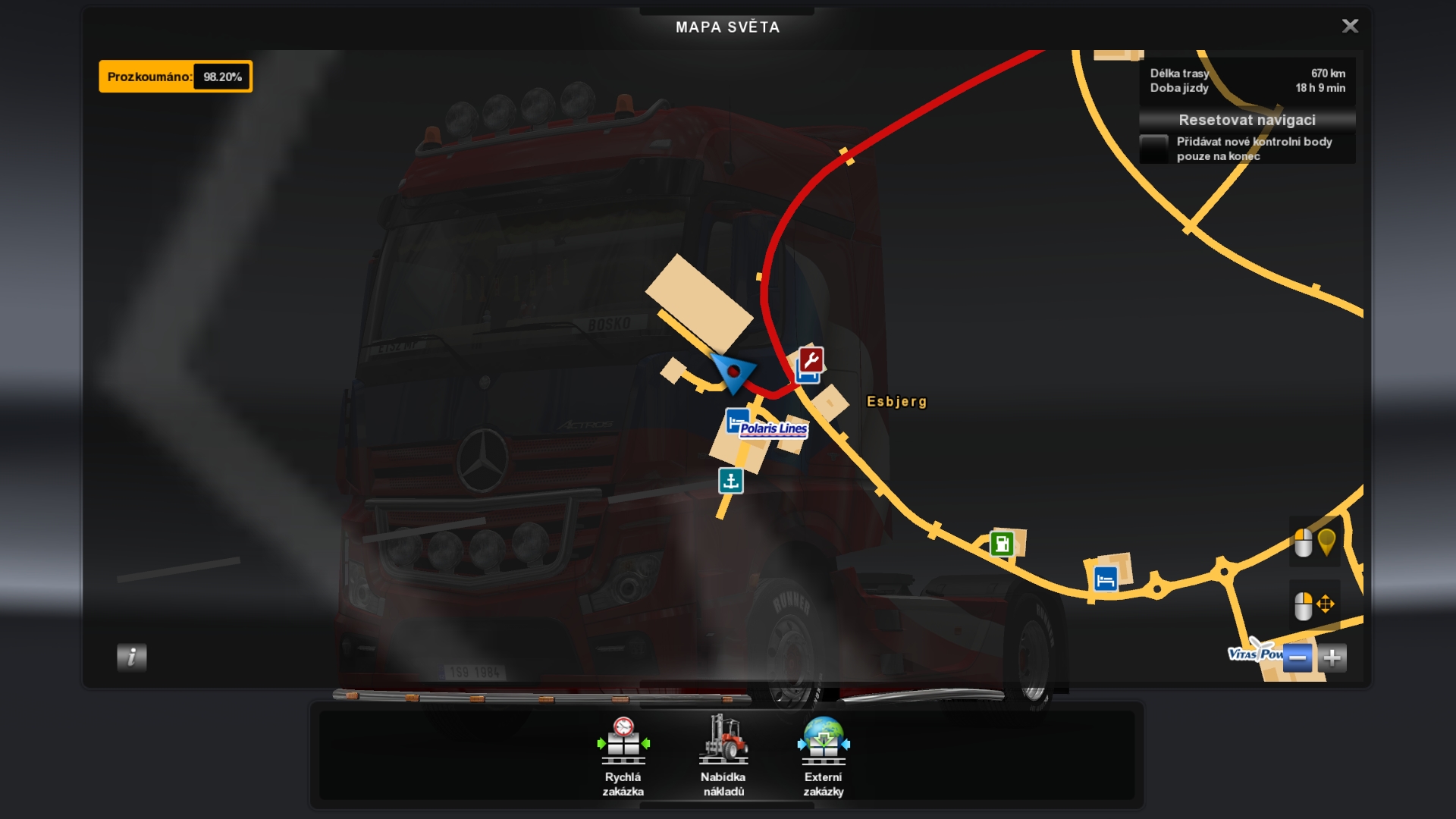Screen dimensions: 1456x819
Task: Toggle the checkpoint-at-end checkbox
Action: pyautogui.click(x=1153, y=148)
